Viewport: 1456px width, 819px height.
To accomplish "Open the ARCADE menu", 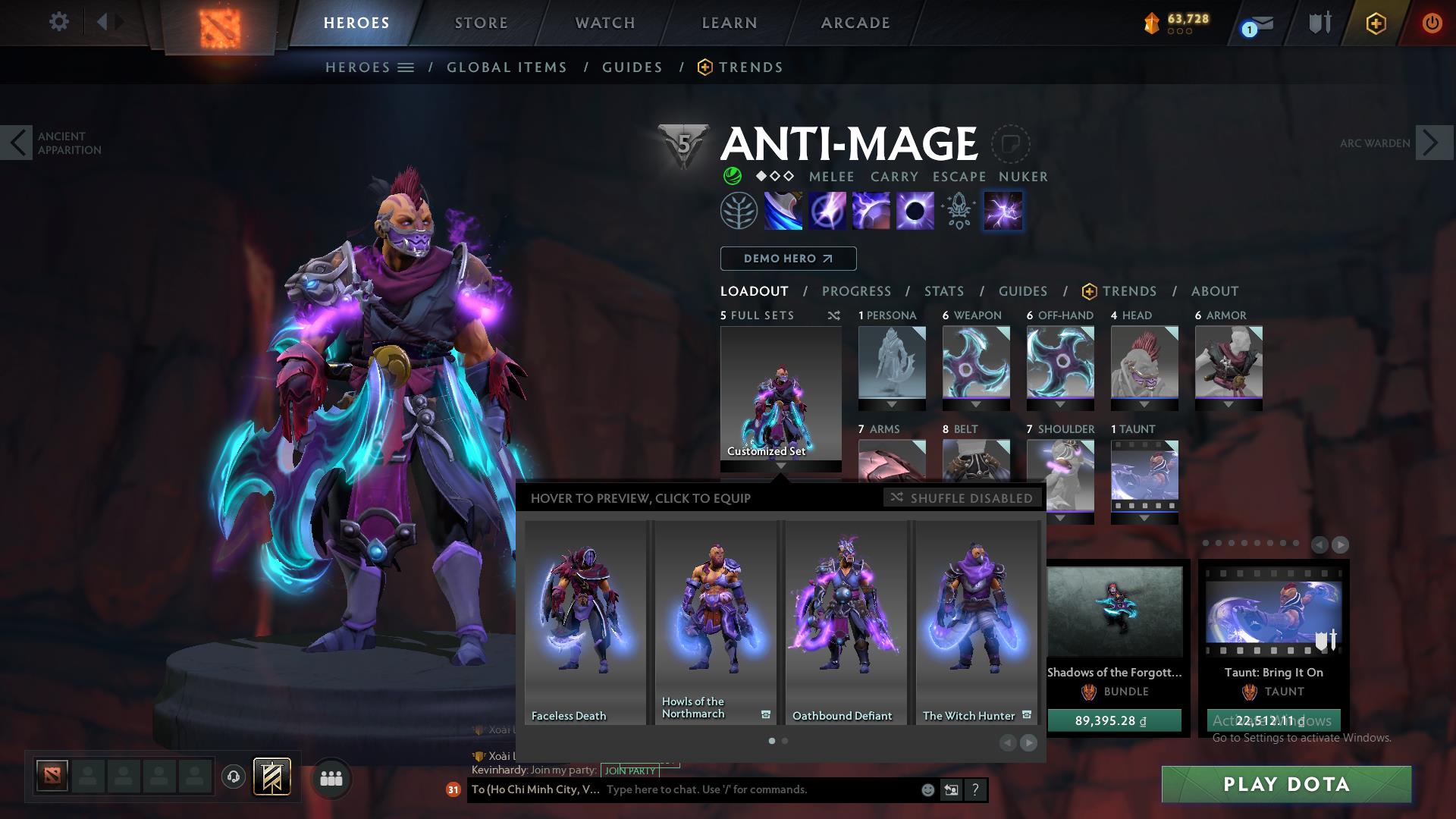I will (x=855, y=23).
